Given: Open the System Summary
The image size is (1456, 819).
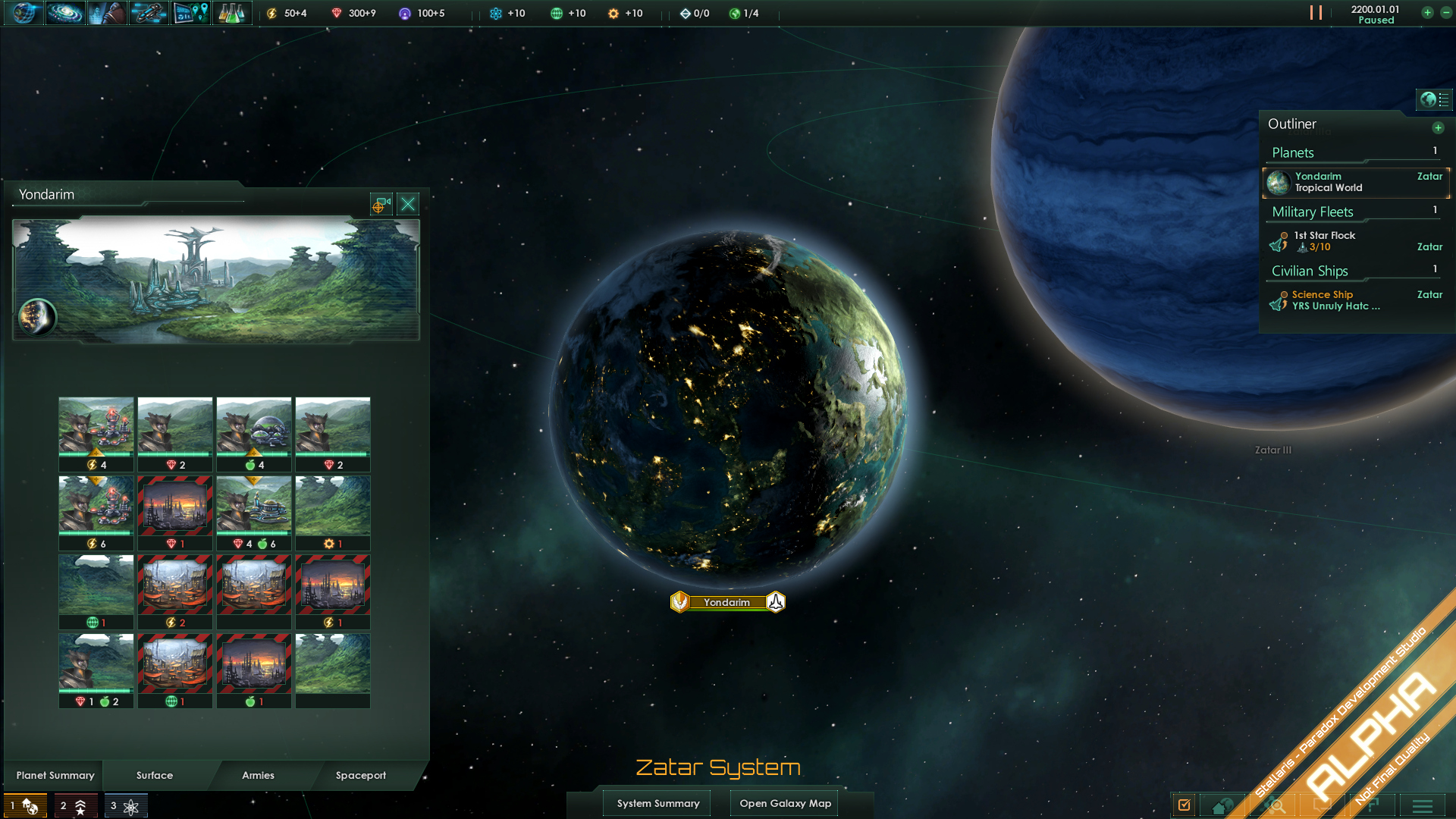Looking at the screenshot, I should coord(657,803).
